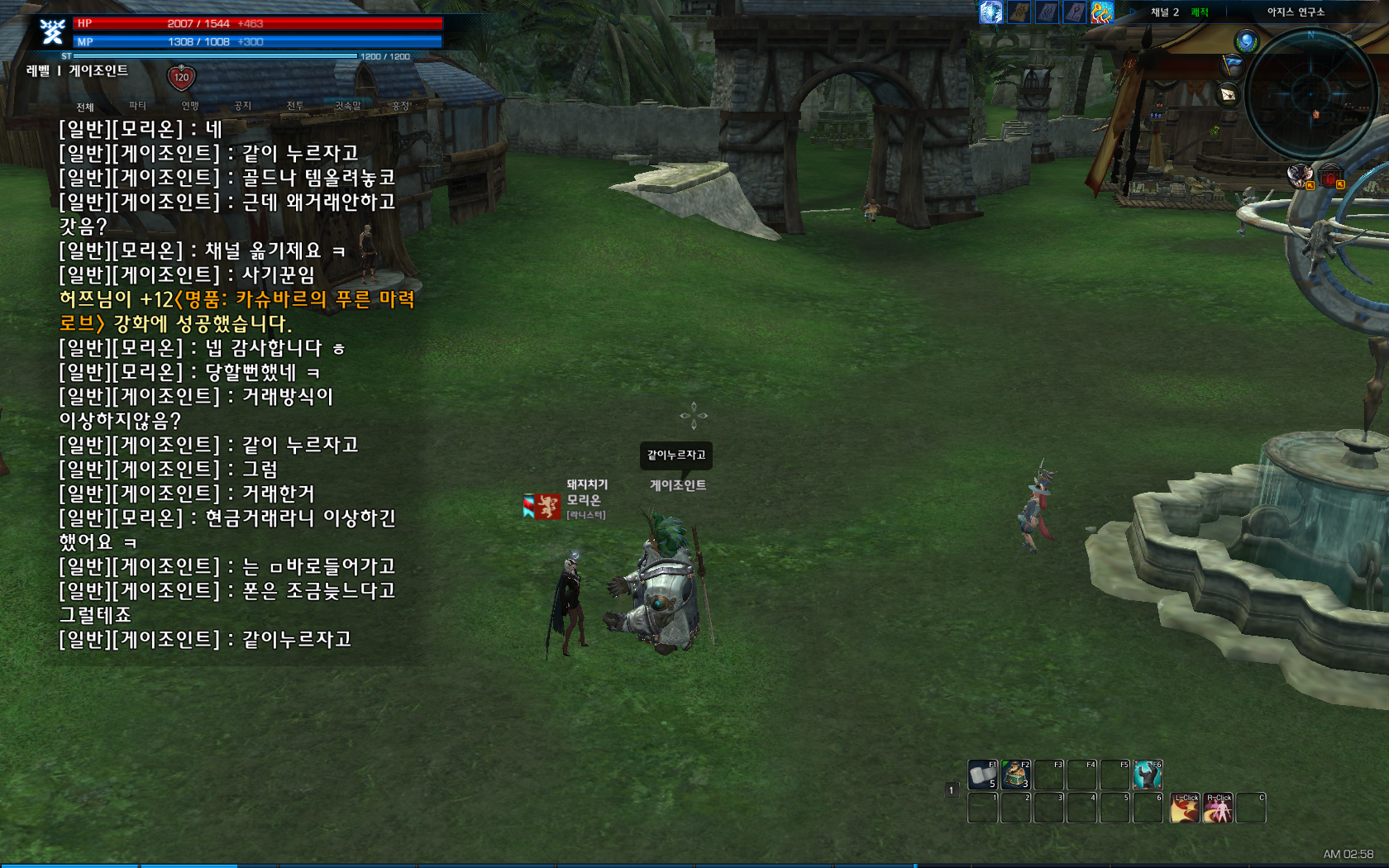This screenshot has height=868, width=1389.
Task: Switch to the 전투 chat tab
Action: (295, 106)
